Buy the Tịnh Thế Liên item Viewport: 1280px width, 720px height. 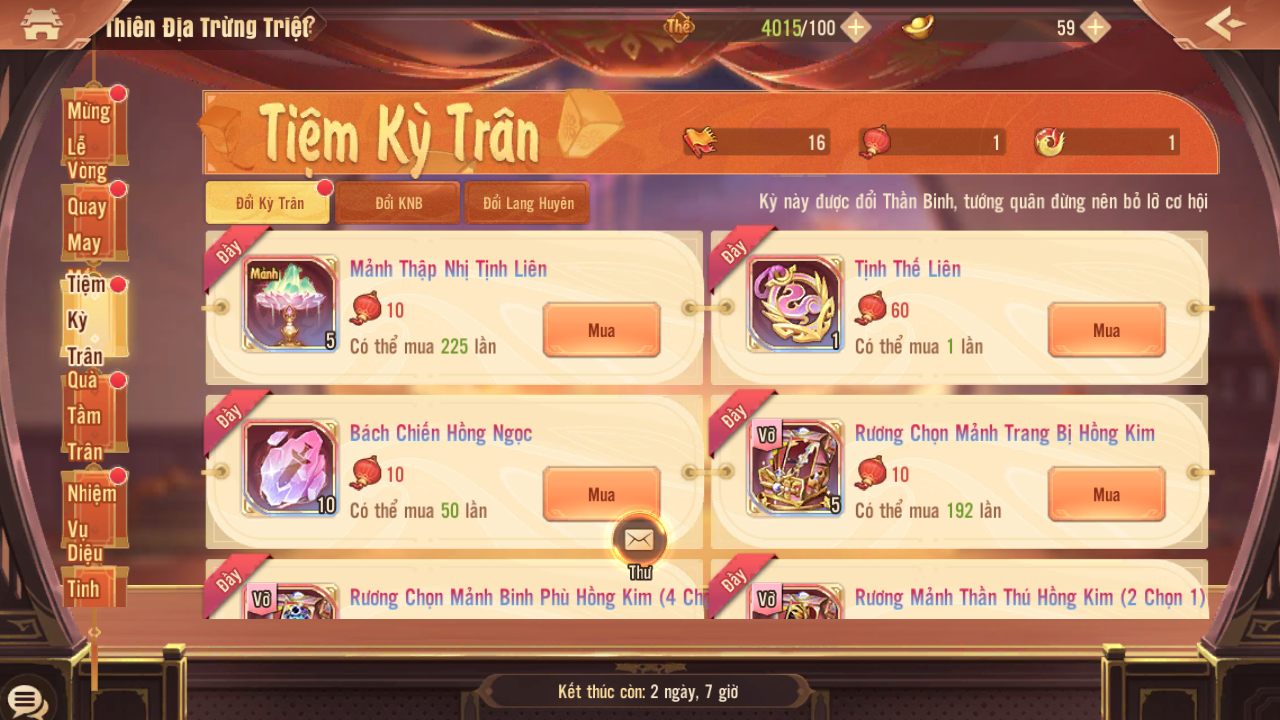tap(1106, 330)
